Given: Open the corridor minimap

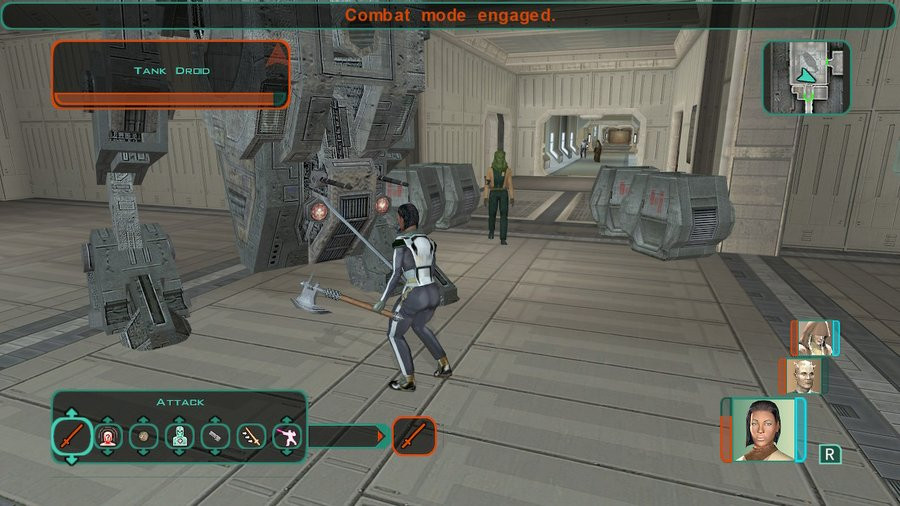Looking at the screenshot, I should pos(806,77).
